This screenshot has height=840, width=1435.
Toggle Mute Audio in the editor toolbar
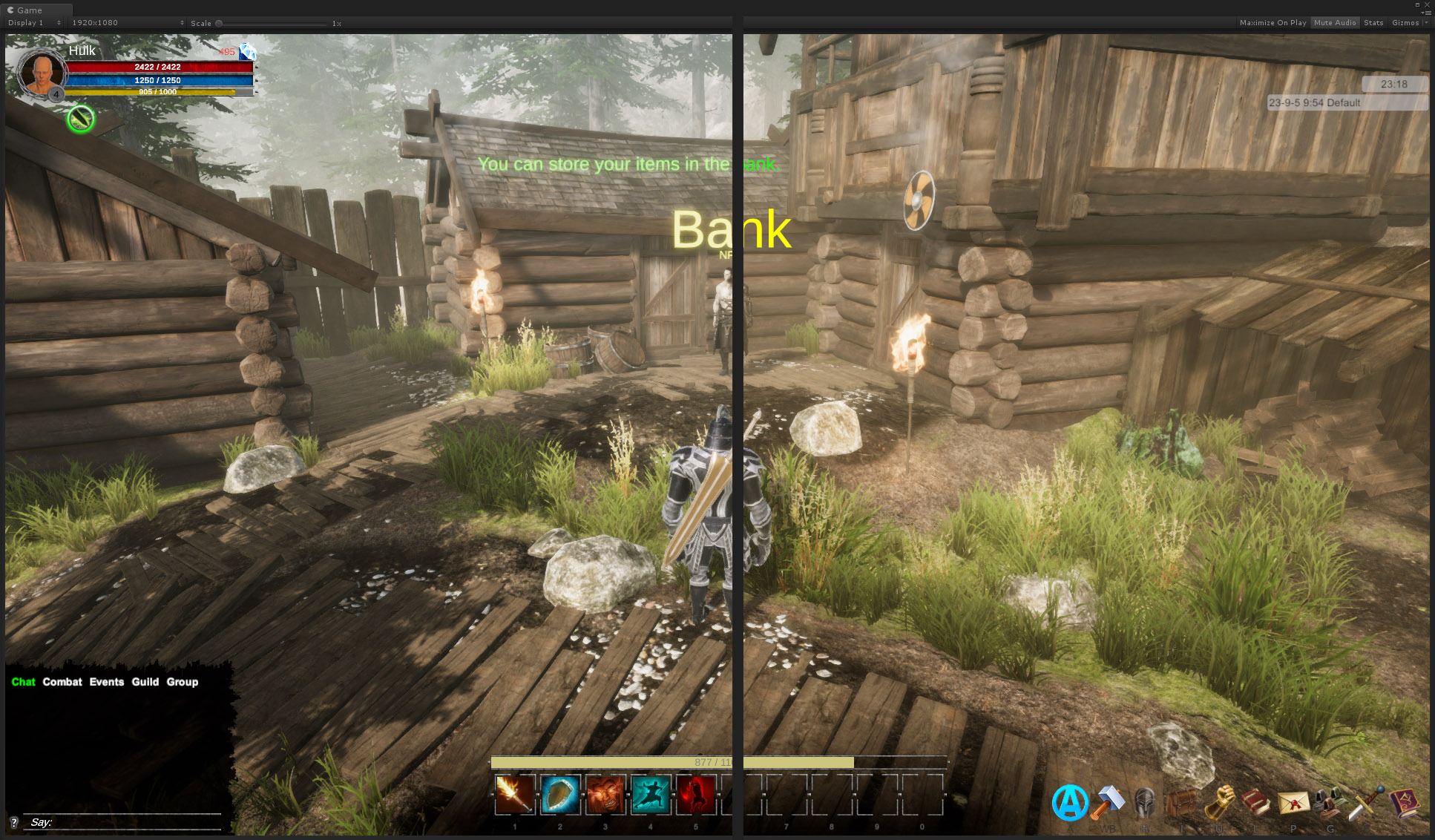[1335, 23]
